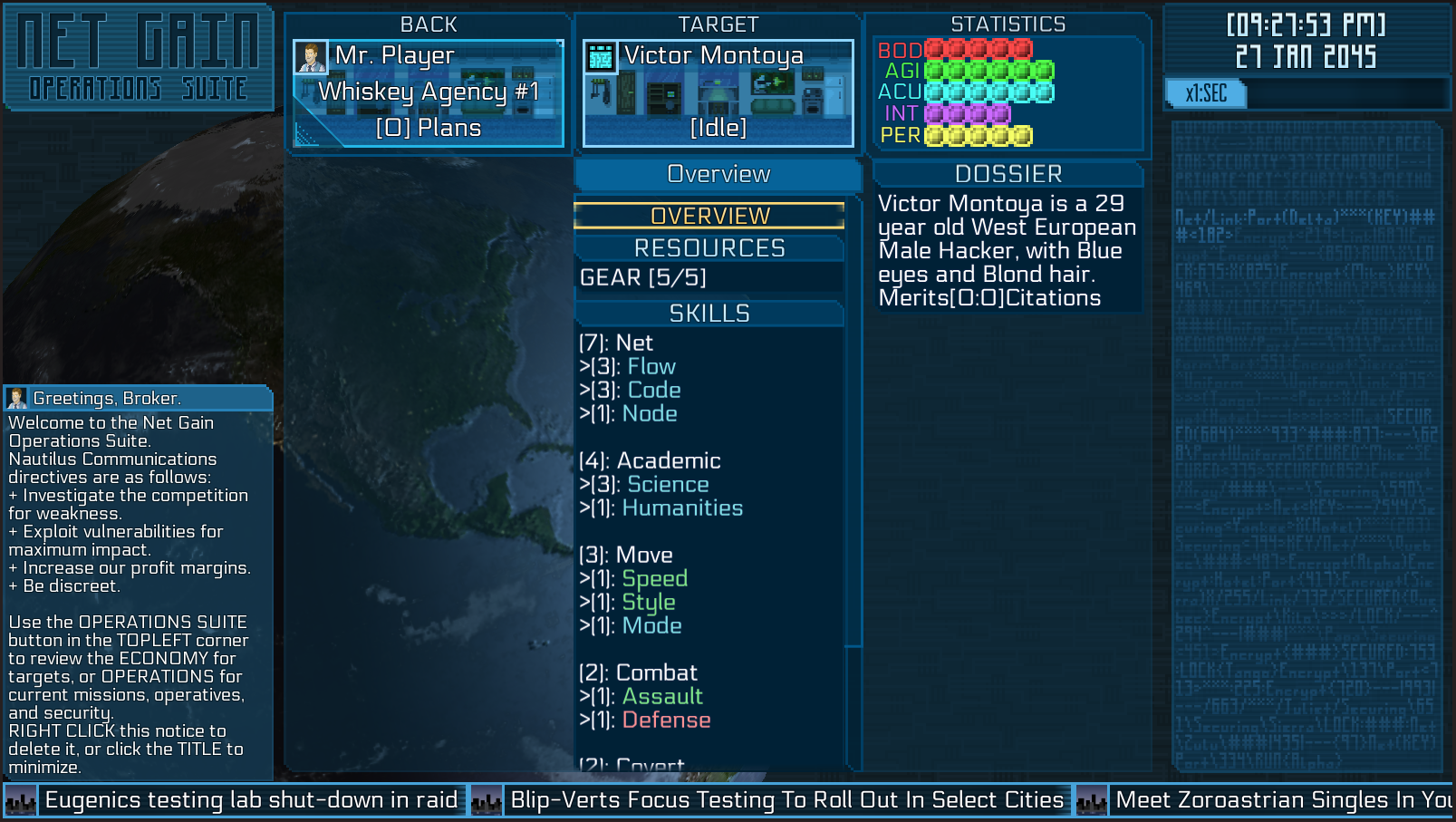Image resolution: width=1456 pixels, height=822 pixels.
Task: Select the Net skill group
Action: (x=633, y=343)
